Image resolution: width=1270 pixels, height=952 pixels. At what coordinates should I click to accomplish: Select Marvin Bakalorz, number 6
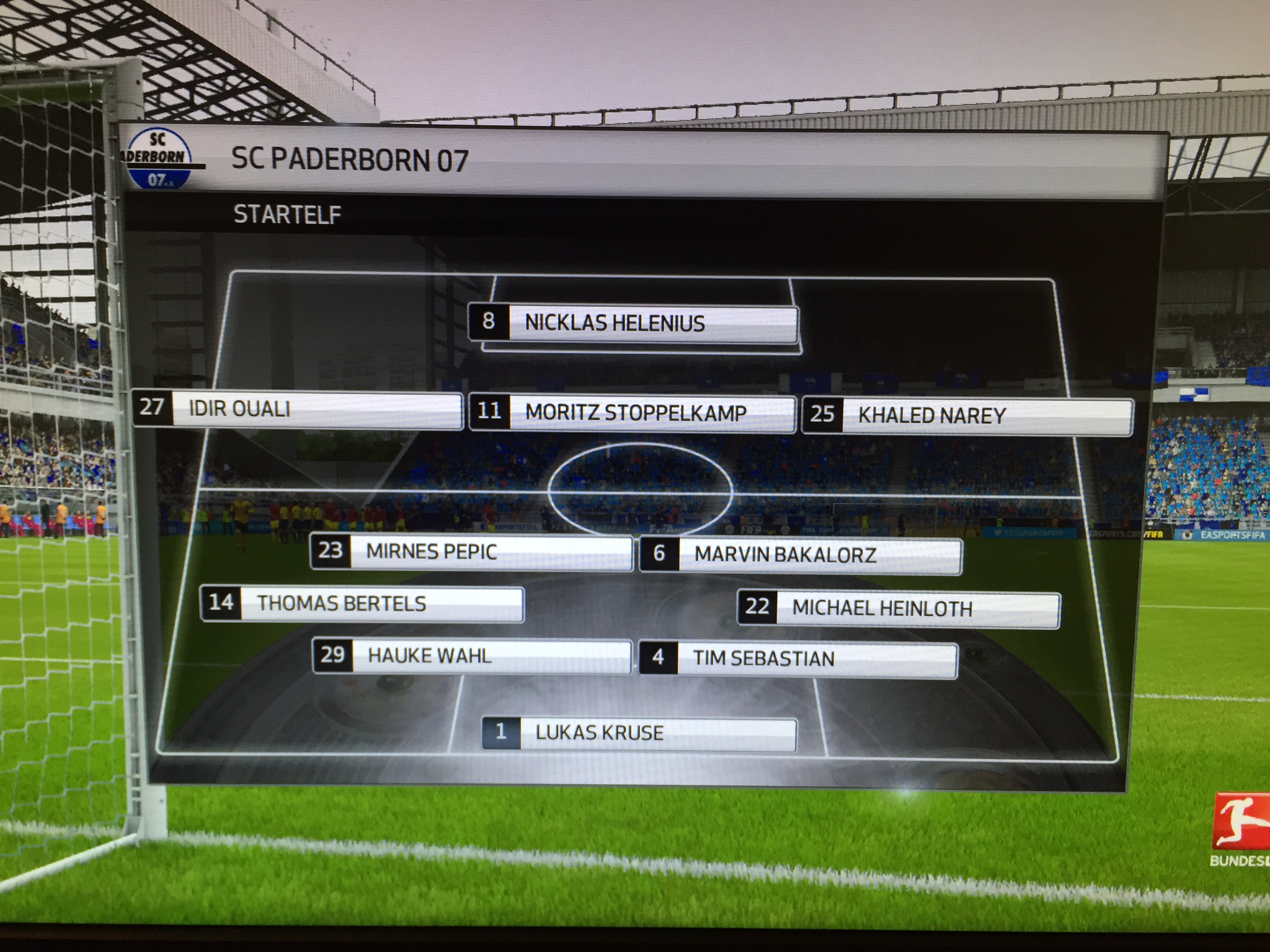[x=800, y=555]
